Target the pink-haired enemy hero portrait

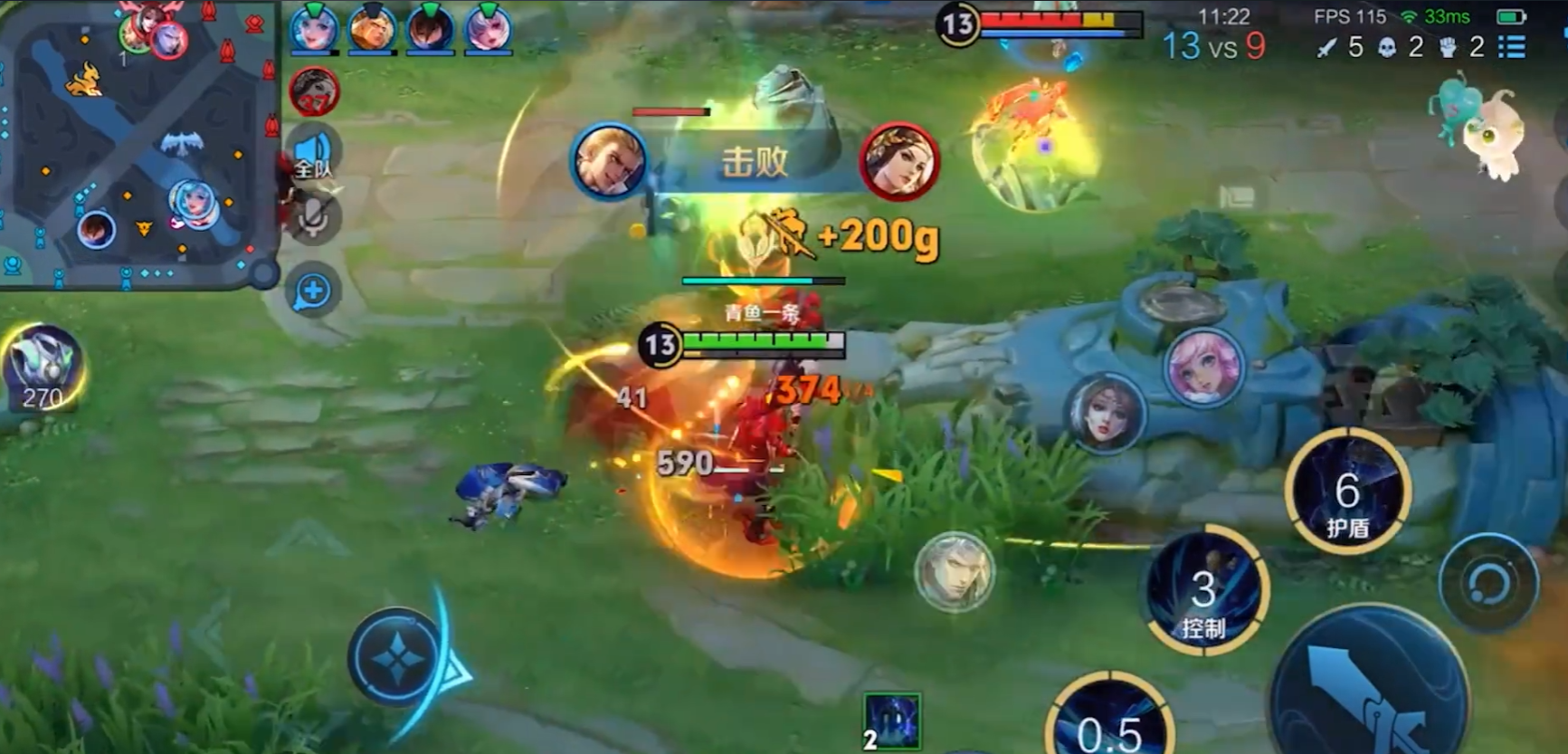click(x=1204, y=367)
